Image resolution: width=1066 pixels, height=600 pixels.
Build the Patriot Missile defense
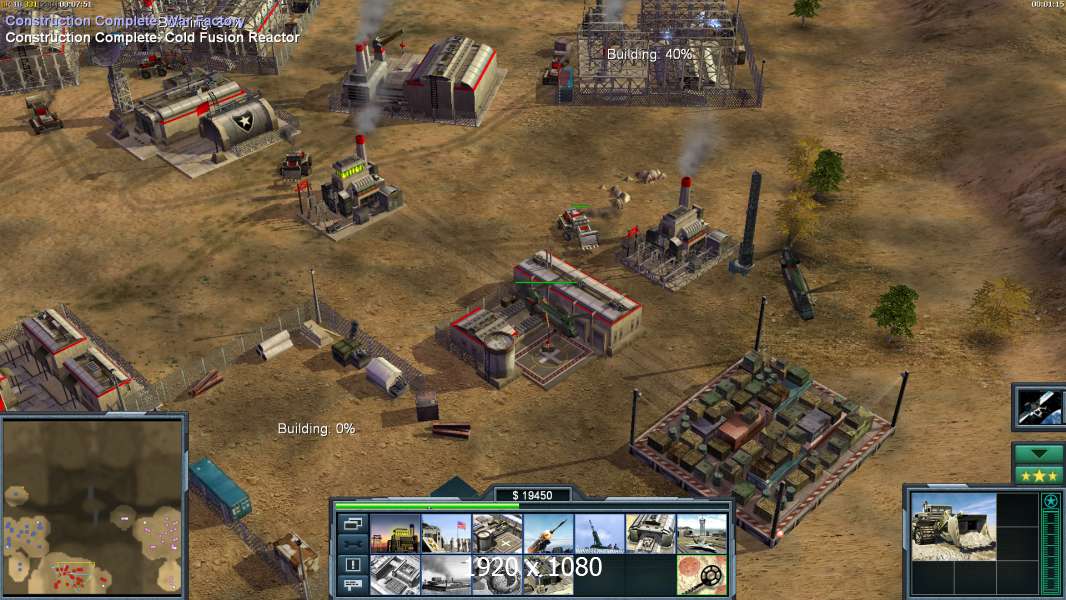pos(548,534)
